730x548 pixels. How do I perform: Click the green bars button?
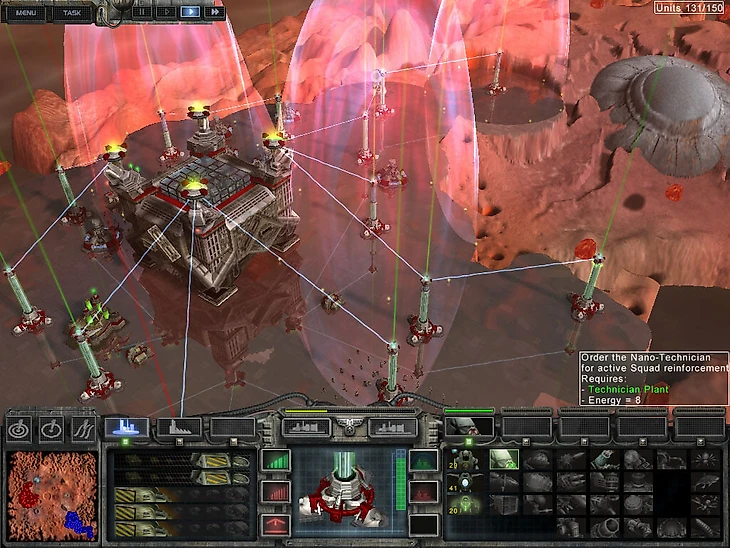pyautogui.click(x=274, y=461)
